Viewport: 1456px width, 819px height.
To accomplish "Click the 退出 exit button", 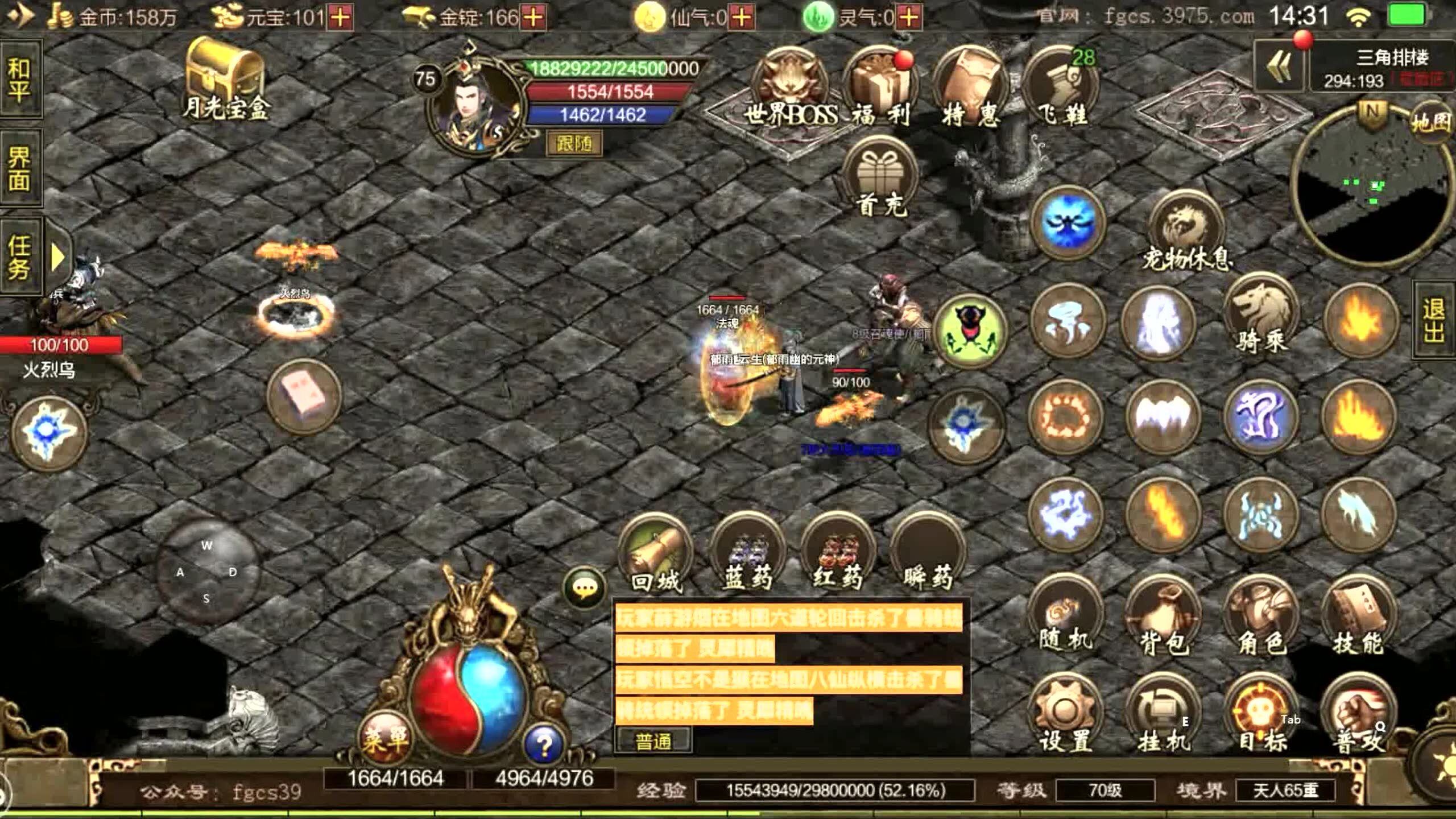I will tap(1434, 320).
